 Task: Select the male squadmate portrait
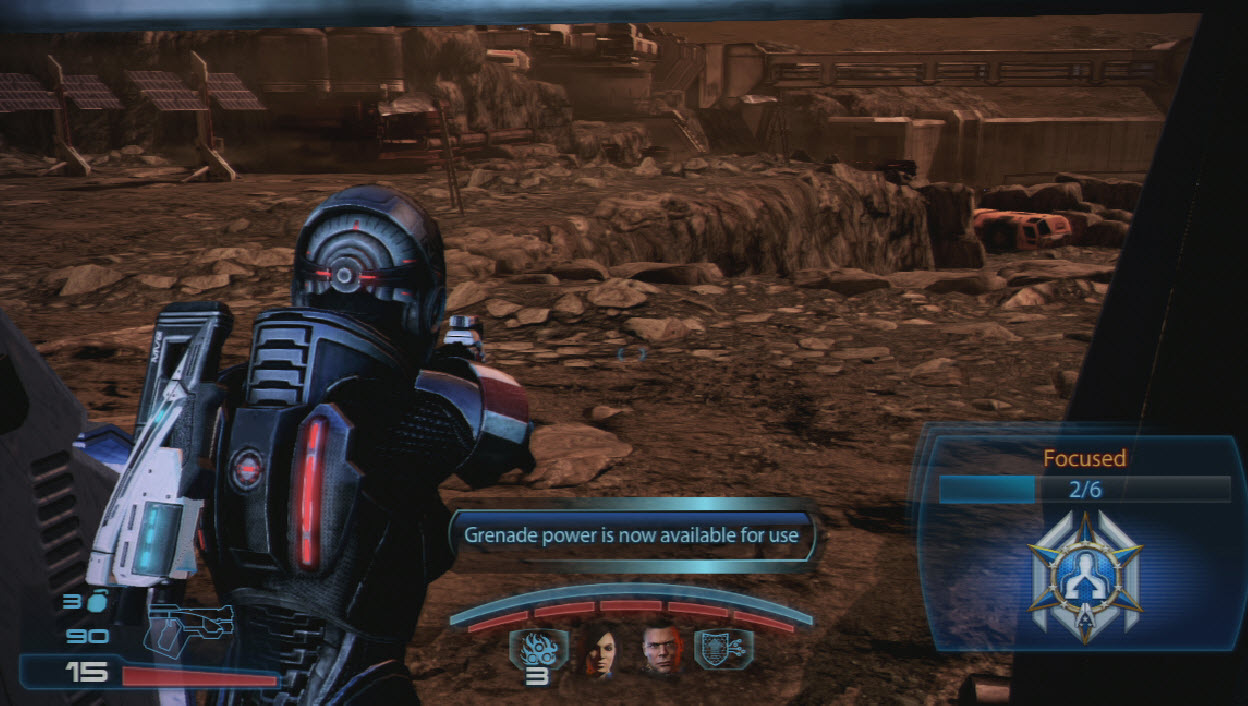[x=661, y=649]
